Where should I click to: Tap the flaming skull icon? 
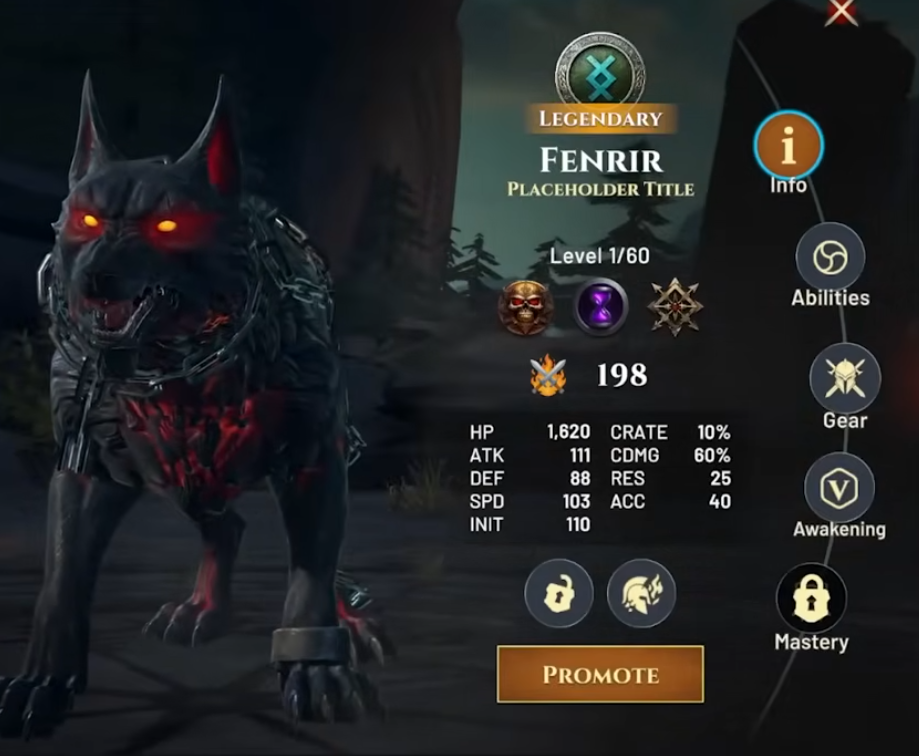point(525,307)
